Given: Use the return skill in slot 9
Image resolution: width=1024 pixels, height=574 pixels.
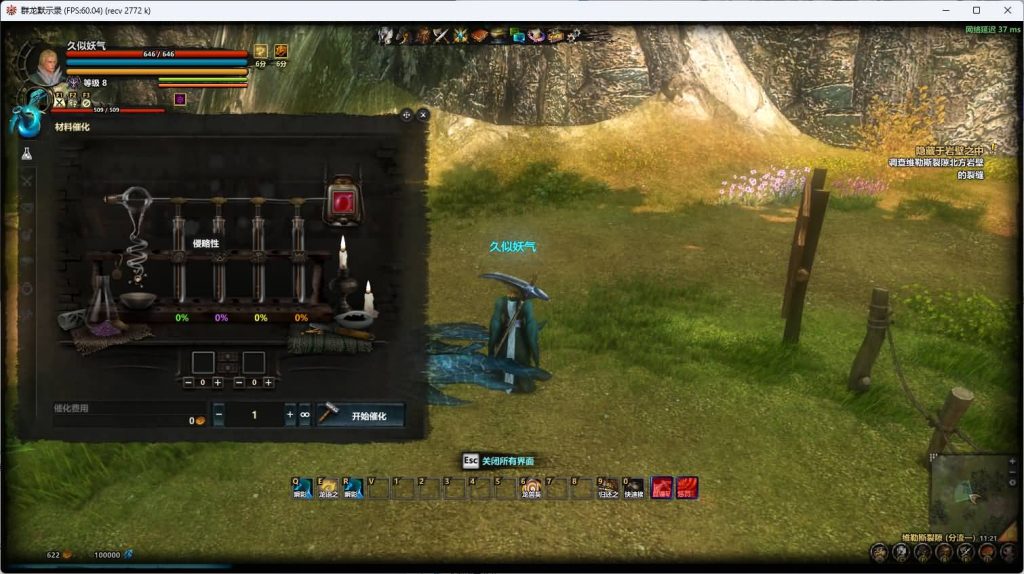Looking at the screenshot, I should click(x=608, y=488).
